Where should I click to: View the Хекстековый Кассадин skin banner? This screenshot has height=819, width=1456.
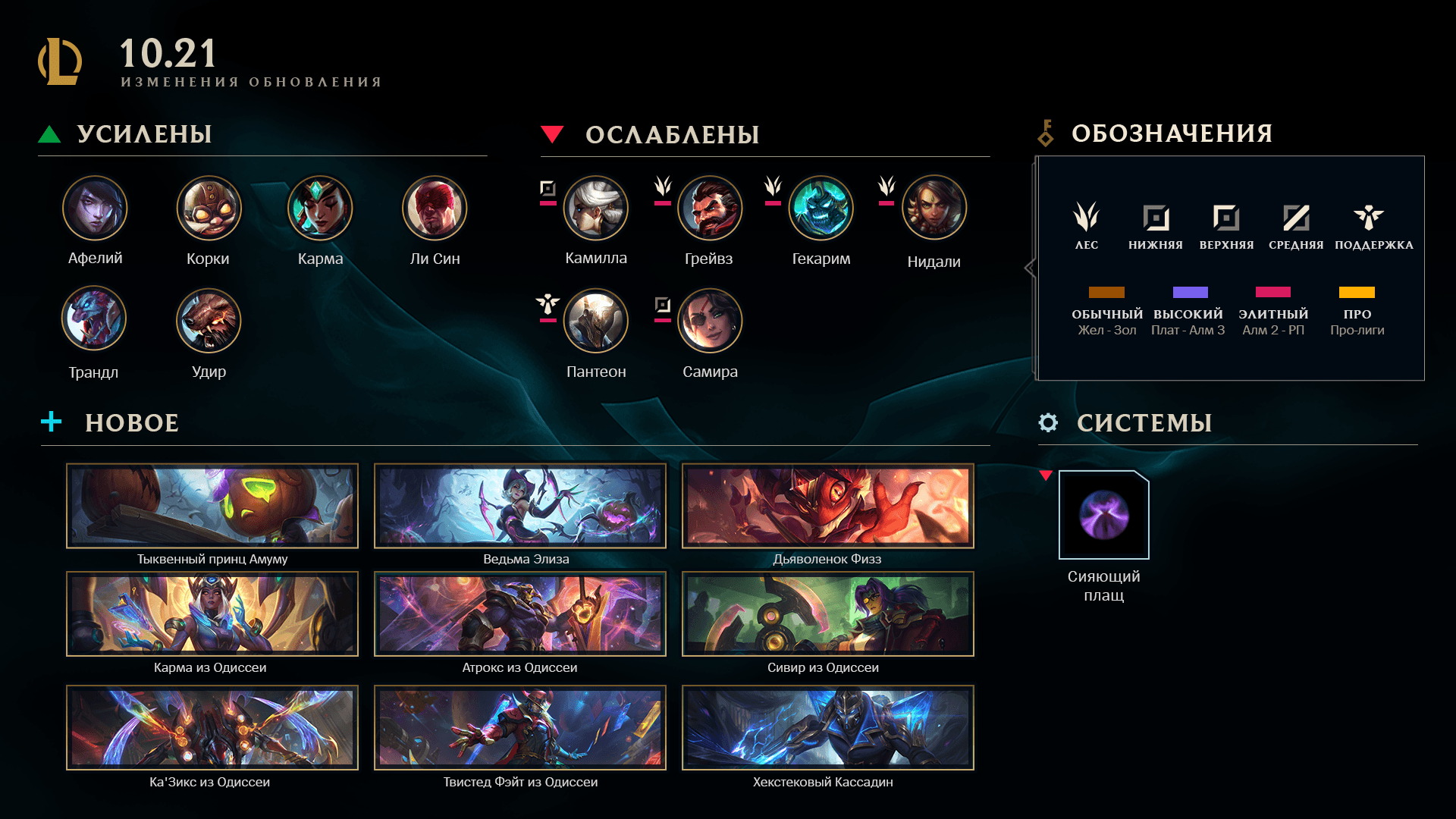pos(828,728)
